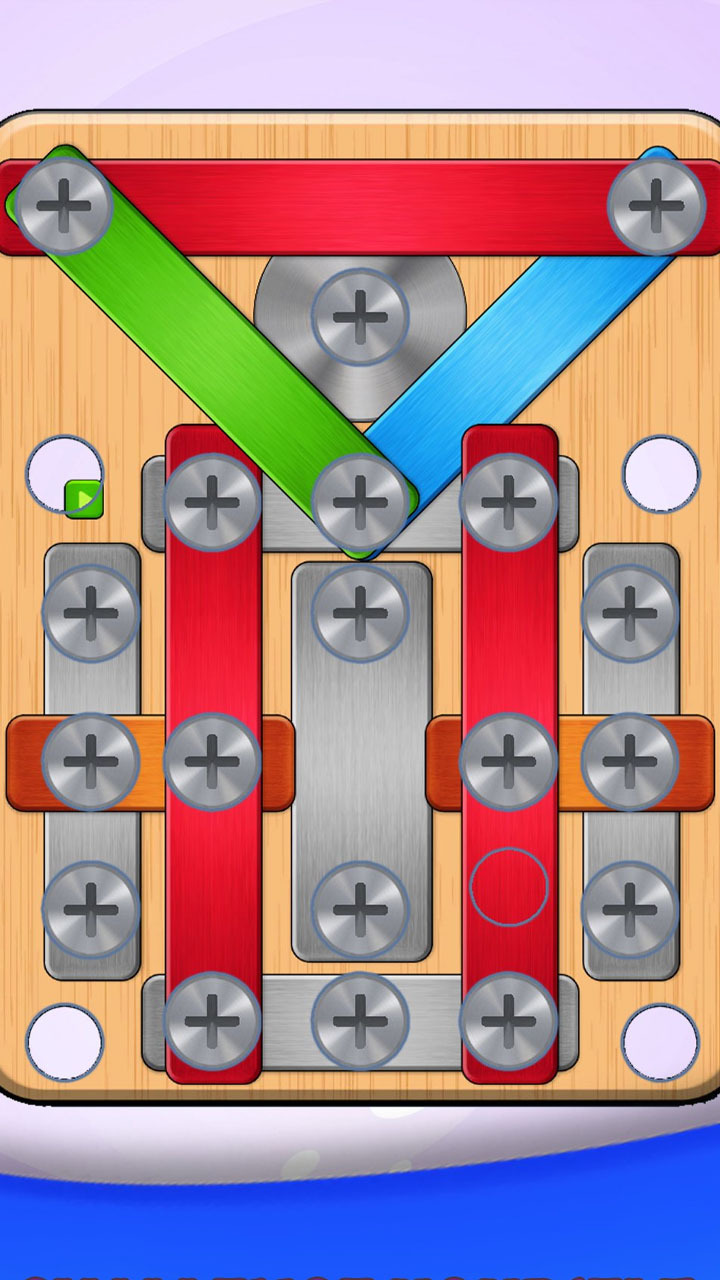Select the upper screw on the center gray plate
The width and height of the screenshot is (720, 1280).
tap(360, 612)
